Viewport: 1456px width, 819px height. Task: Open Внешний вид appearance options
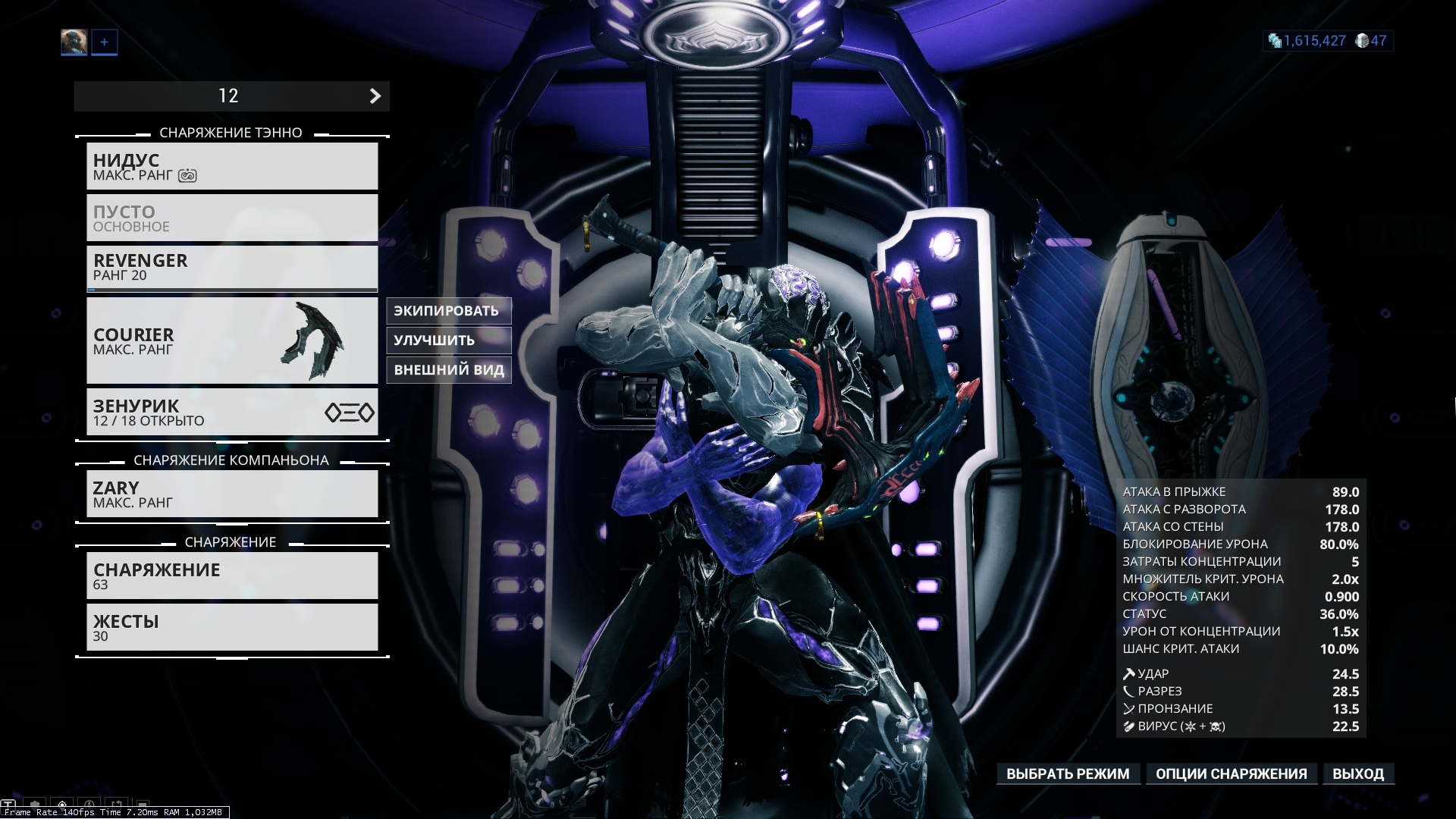448,370
